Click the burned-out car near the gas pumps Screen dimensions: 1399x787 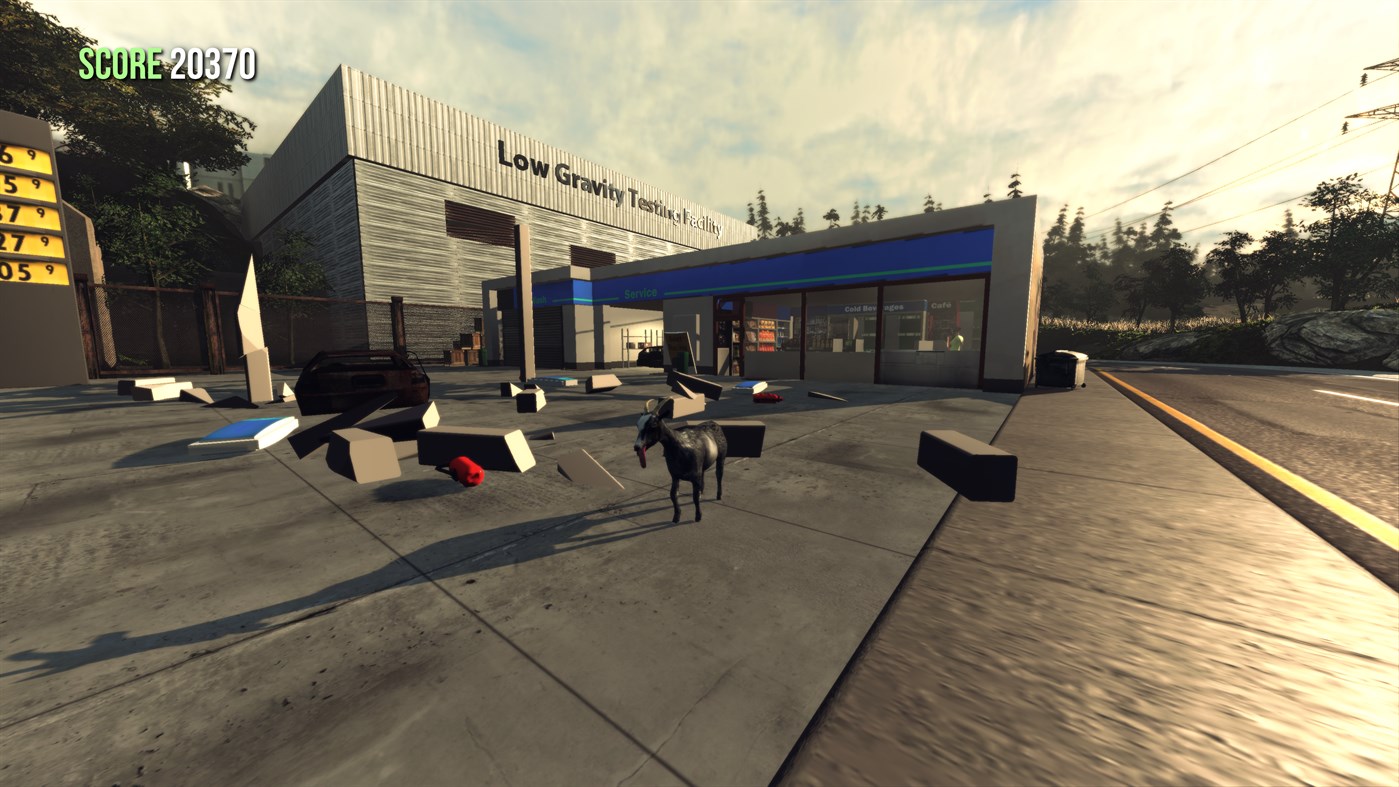pyautogui.click(x=360, y=380)
